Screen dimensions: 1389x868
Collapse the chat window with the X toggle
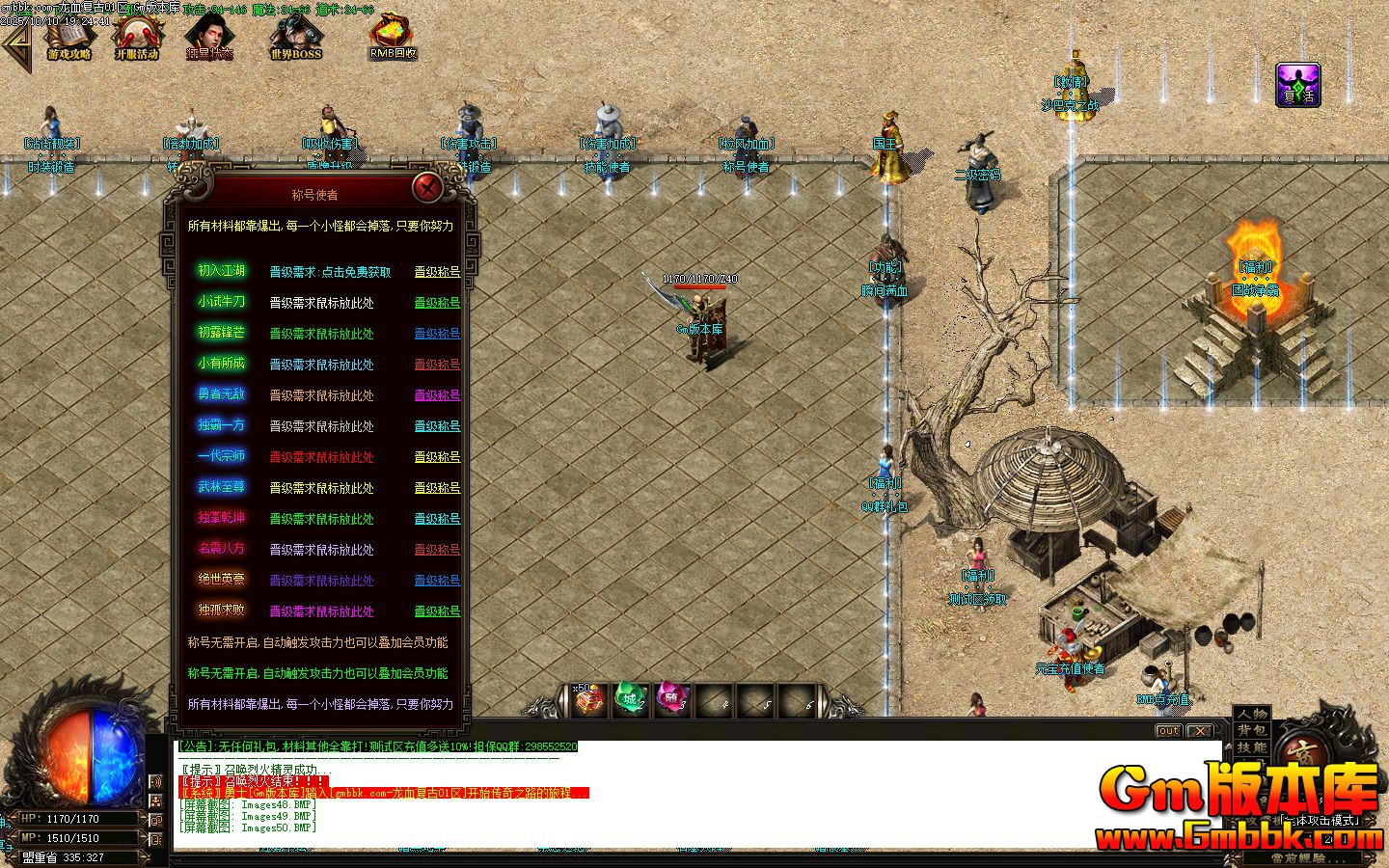[x=1199, y=730]
